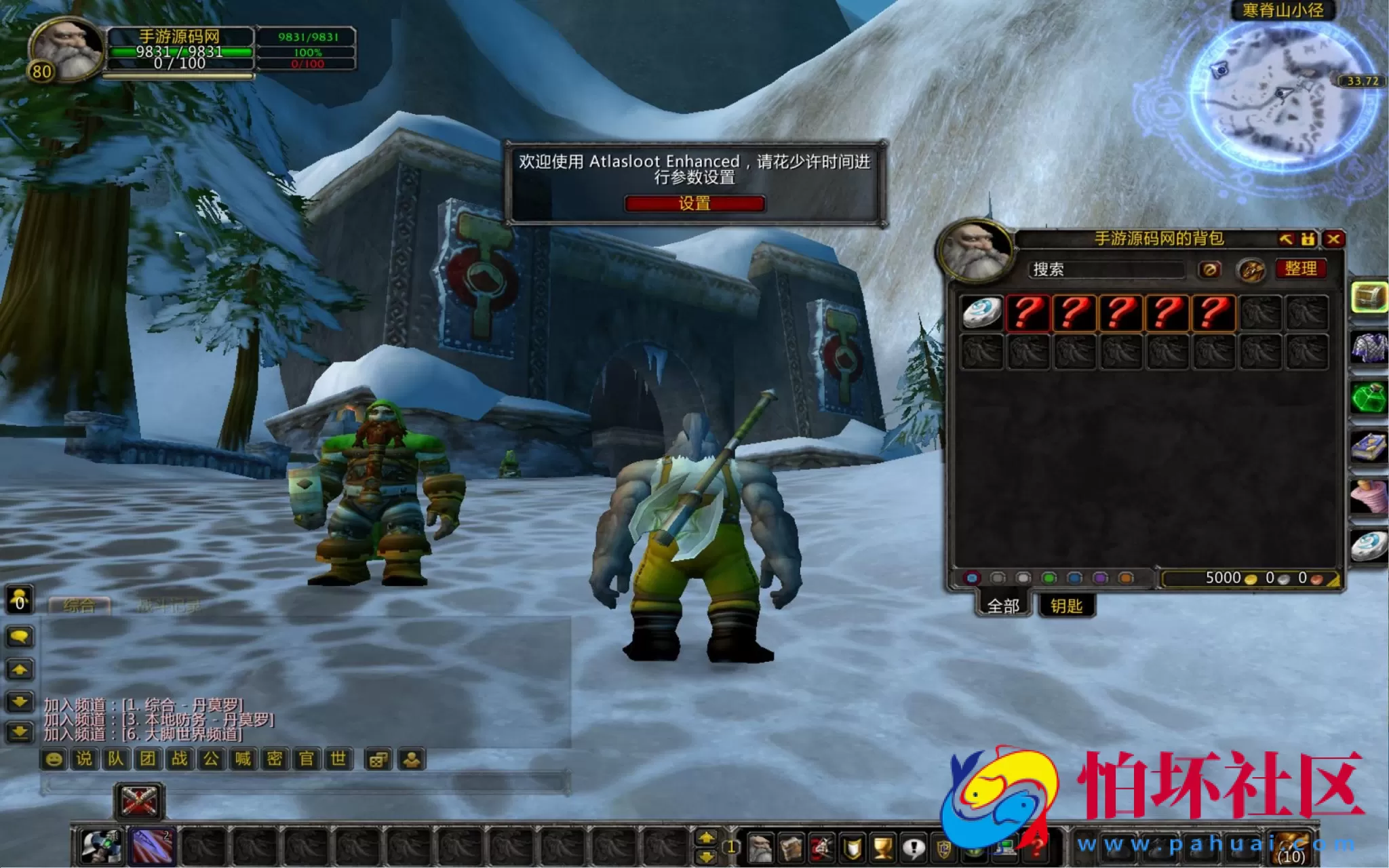Viewport: 1389px width, 868px height.
Task: Click the 搜索 search field in the backpack
Action: coord(1106,270)
